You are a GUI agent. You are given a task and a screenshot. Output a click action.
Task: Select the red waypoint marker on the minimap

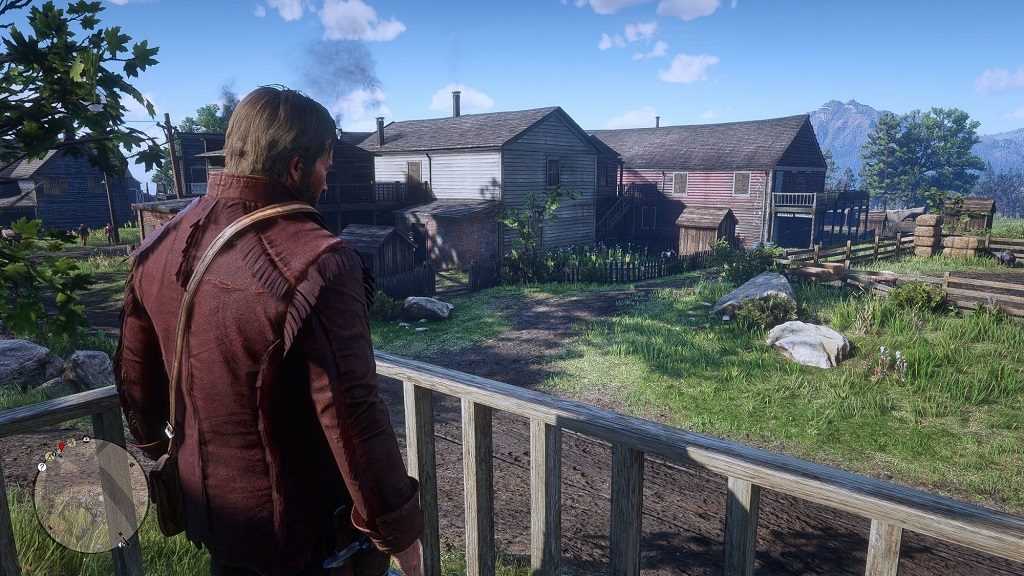pyautogui.click(x=61, y=445)
